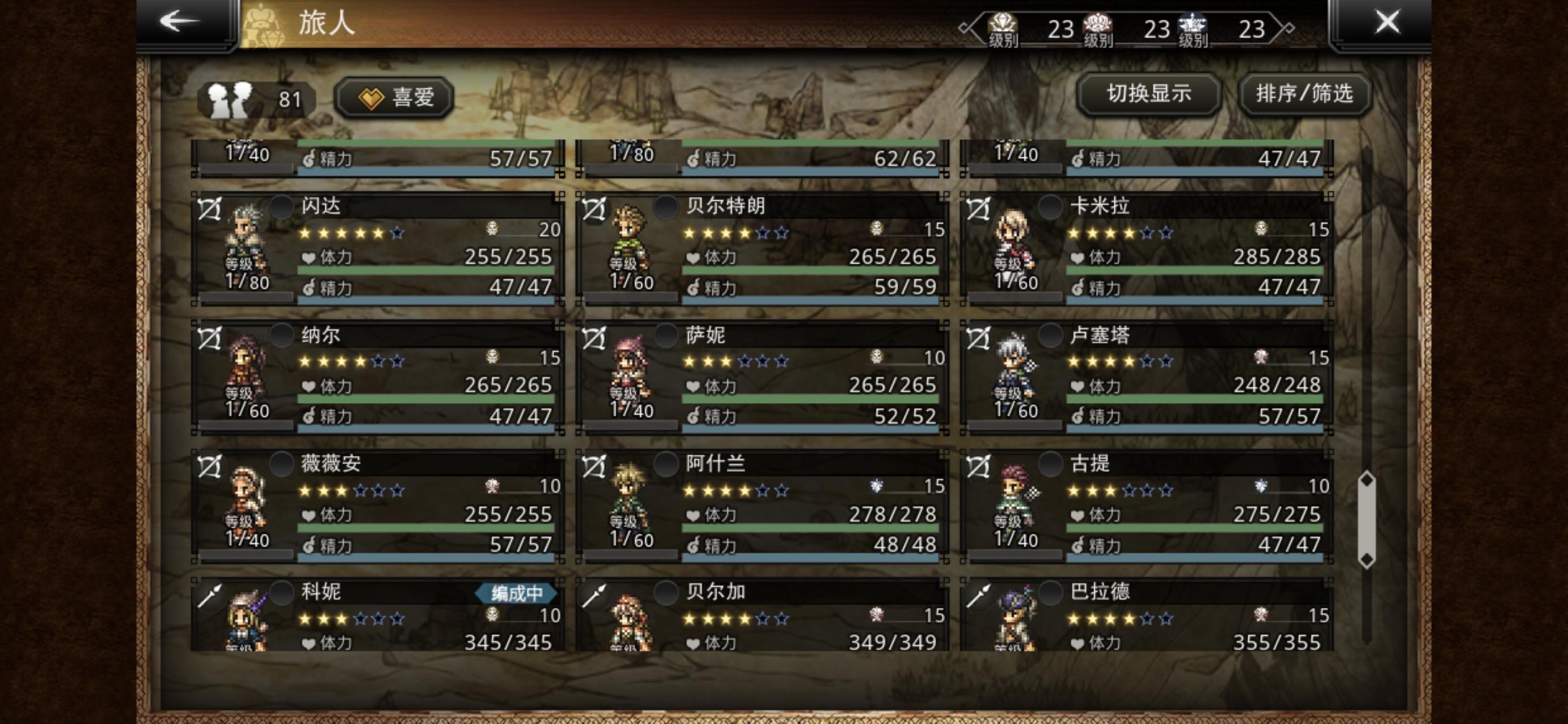The width and height of the screenshot is (1568, 724).
Task: Click the 切换显示 display switch button
Action: point(1148,94)
